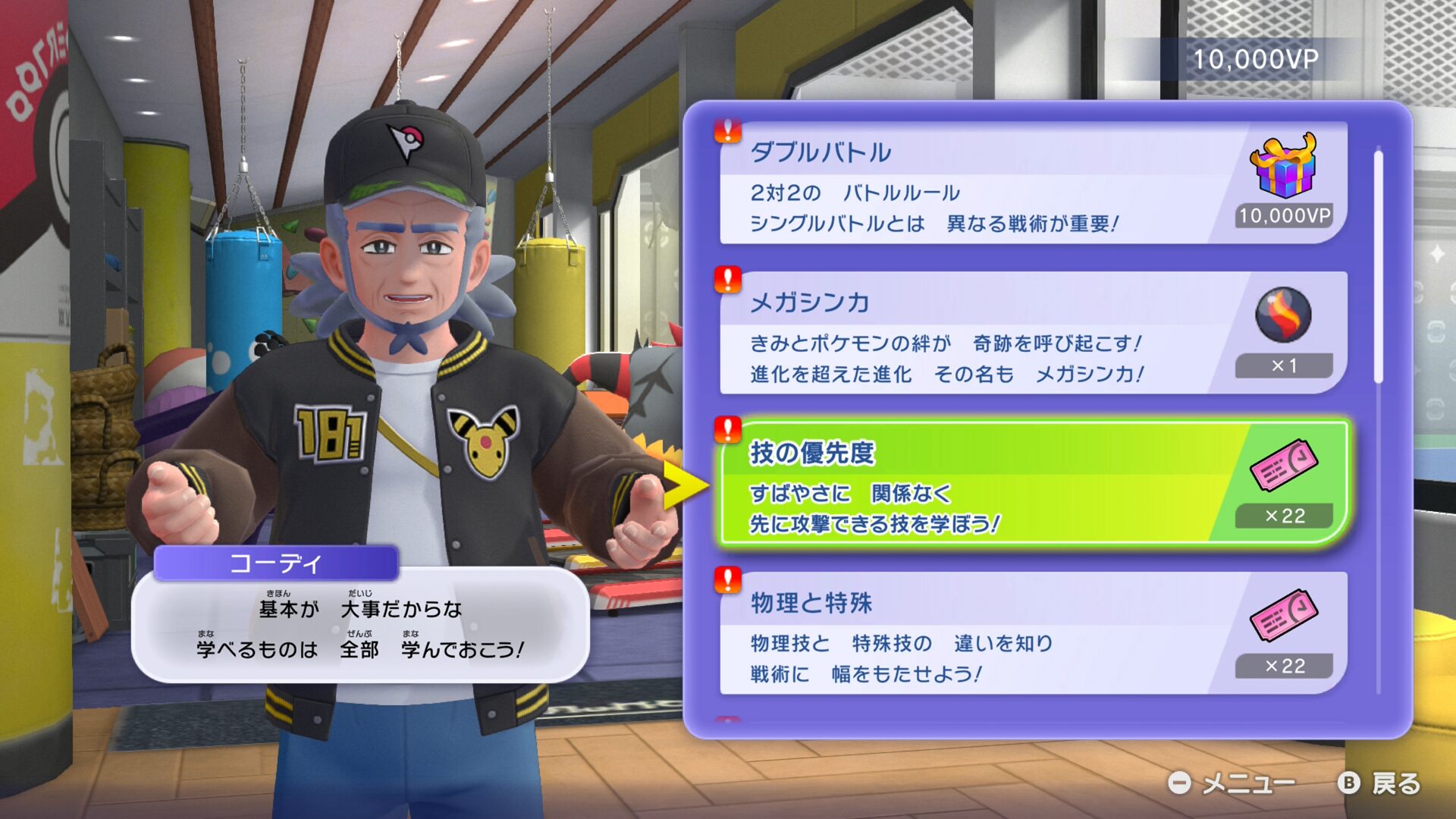This screenshot has width=1456, height=819.
Task: Click the gift box reward icon
Action: coord(1283,165)
